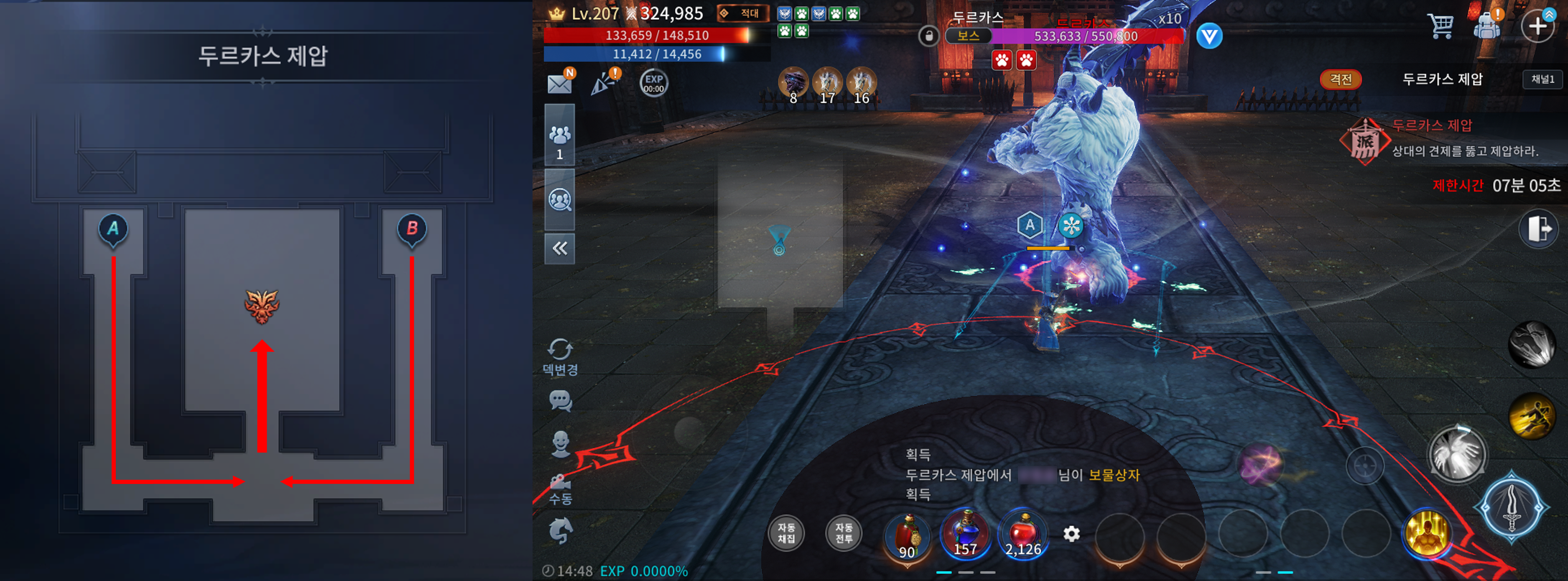1568x581 pixels.
Task: Open the chat bubbles icon
Action: [x=560, y=400]
